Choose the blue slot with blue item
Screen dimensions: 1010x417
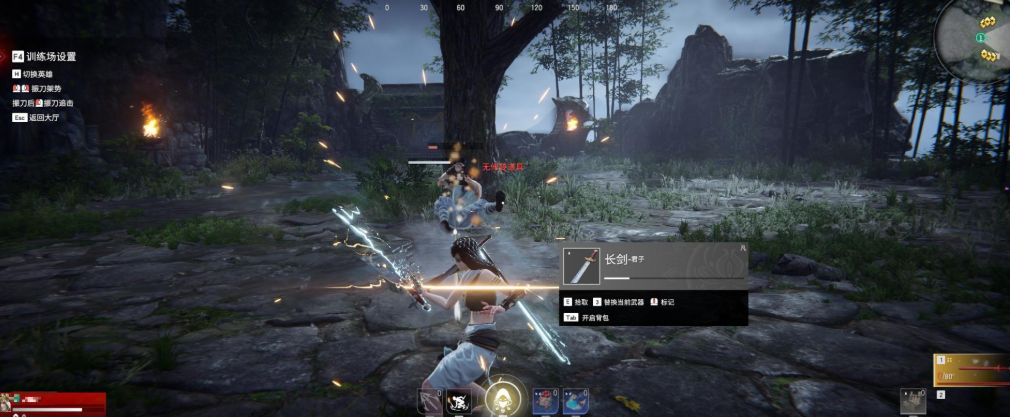[x=574, y=401]
